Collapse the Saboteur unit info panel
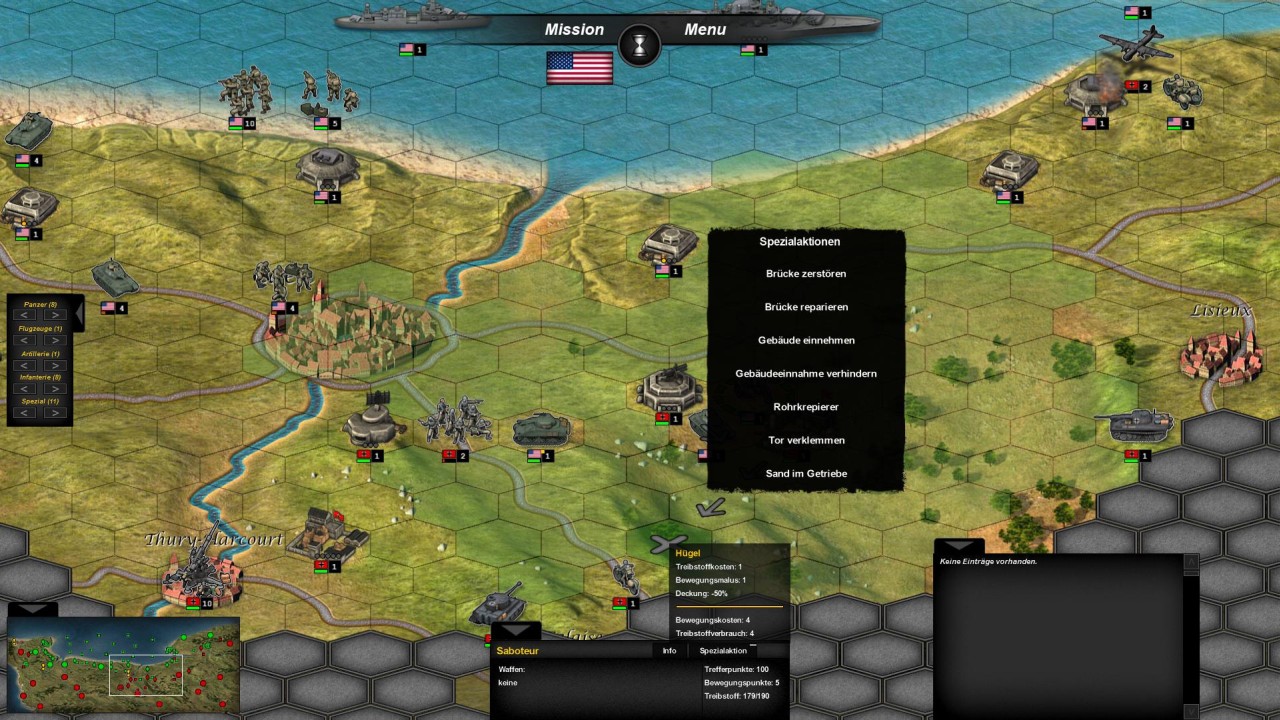This screenshot has width=1280, height=720. tap(516, 632)
